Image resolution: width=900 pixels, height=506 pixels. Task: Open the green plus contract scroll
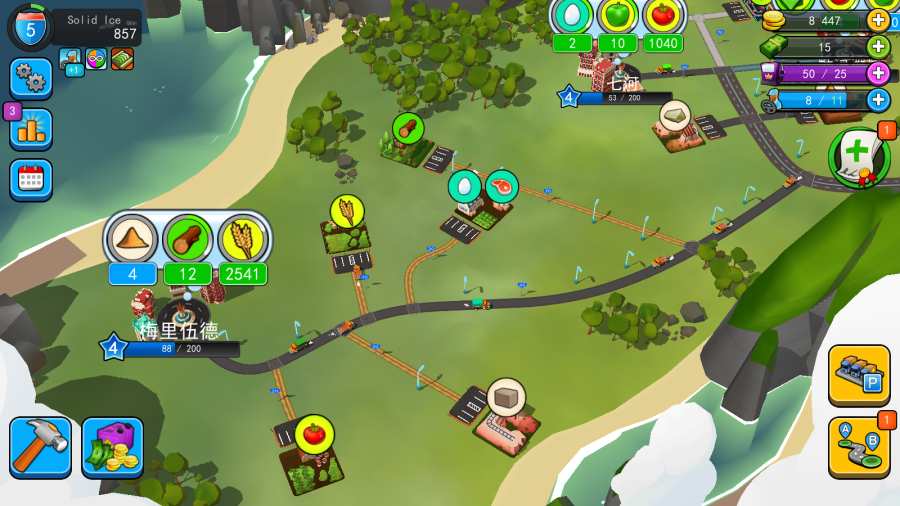(x=859, y=156)
